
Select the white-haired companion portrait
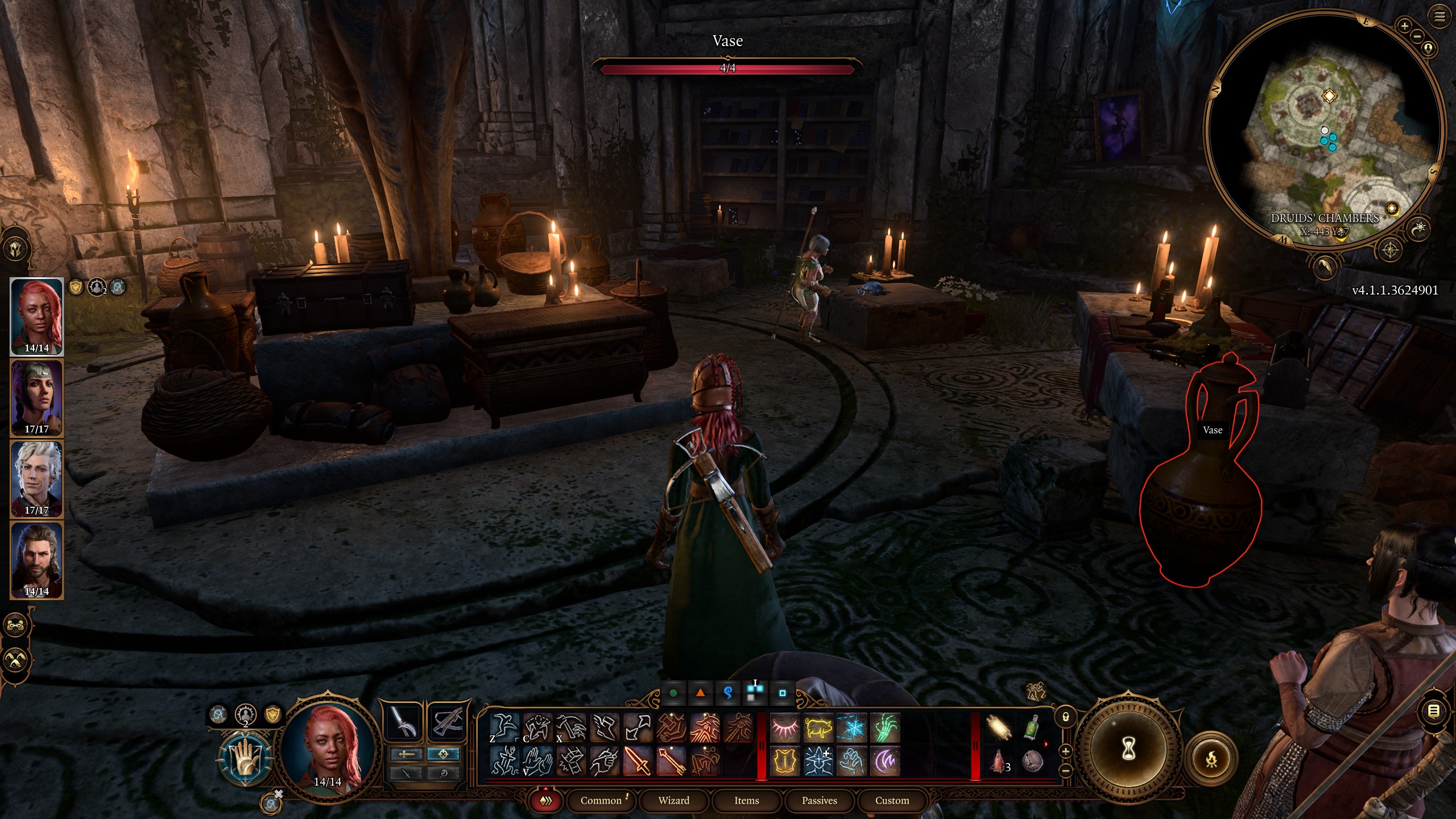pos(36,478)
